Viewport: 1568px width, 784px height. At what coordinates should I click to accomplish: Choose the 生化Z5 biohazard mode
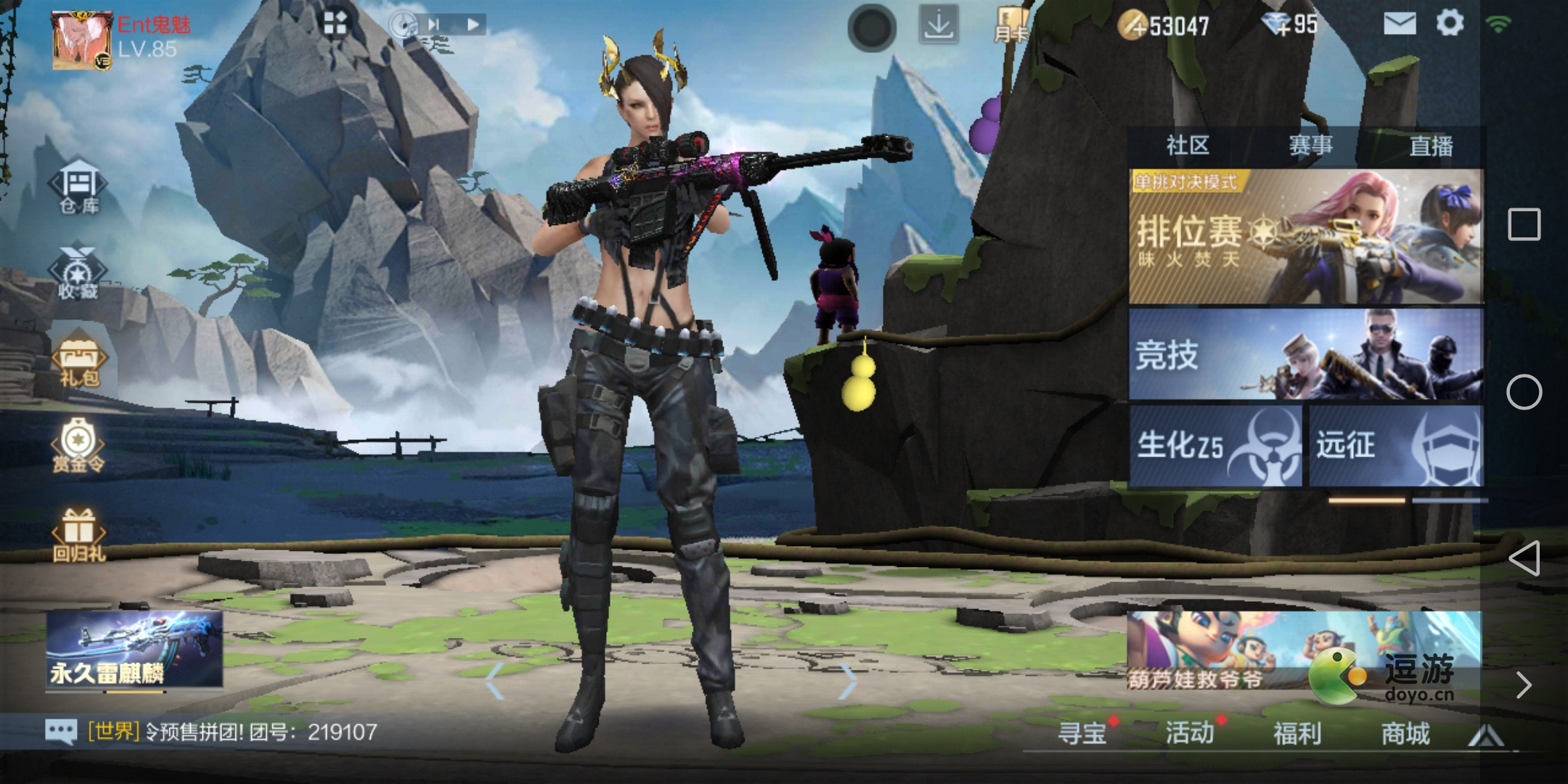(x=1215, y=446)
